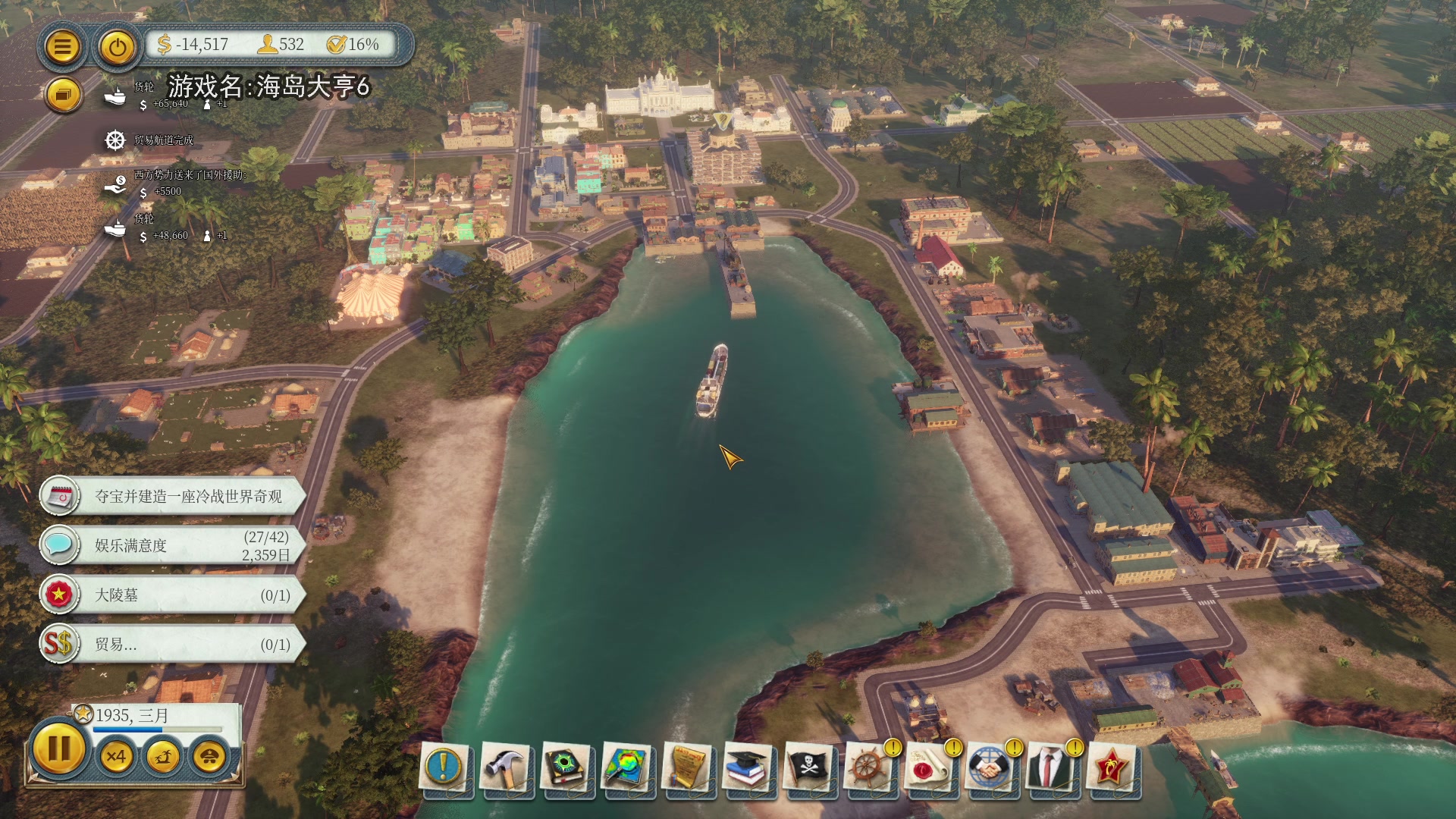Open the pirate flag raids icon

tap(808, 767)
